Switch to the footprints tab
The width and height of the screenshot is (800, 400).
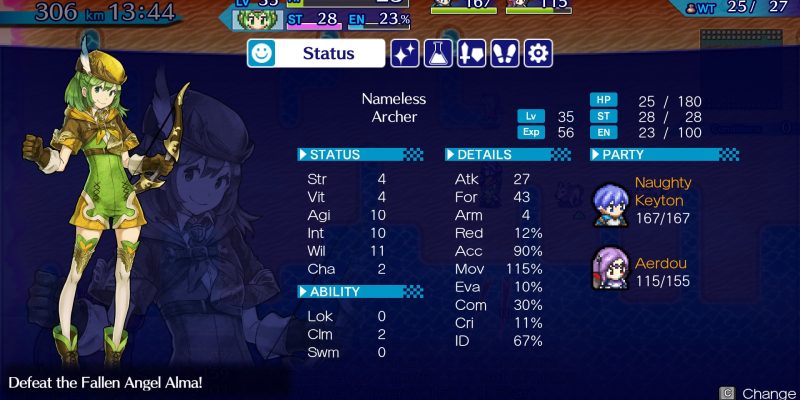click(505, 53)
